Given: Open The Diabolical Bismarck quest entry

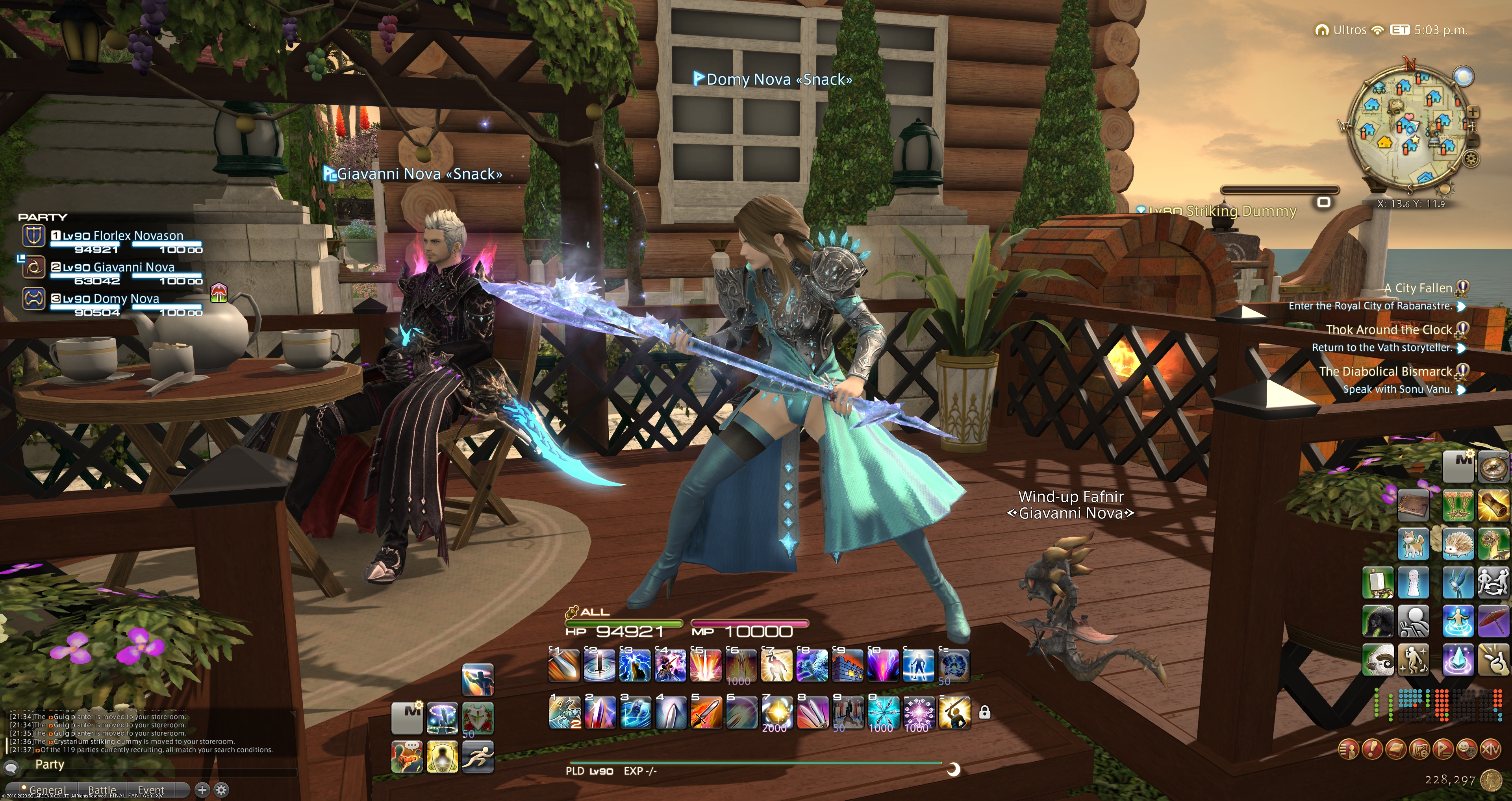Looking at the screenshot, I should coord(1385,372).
